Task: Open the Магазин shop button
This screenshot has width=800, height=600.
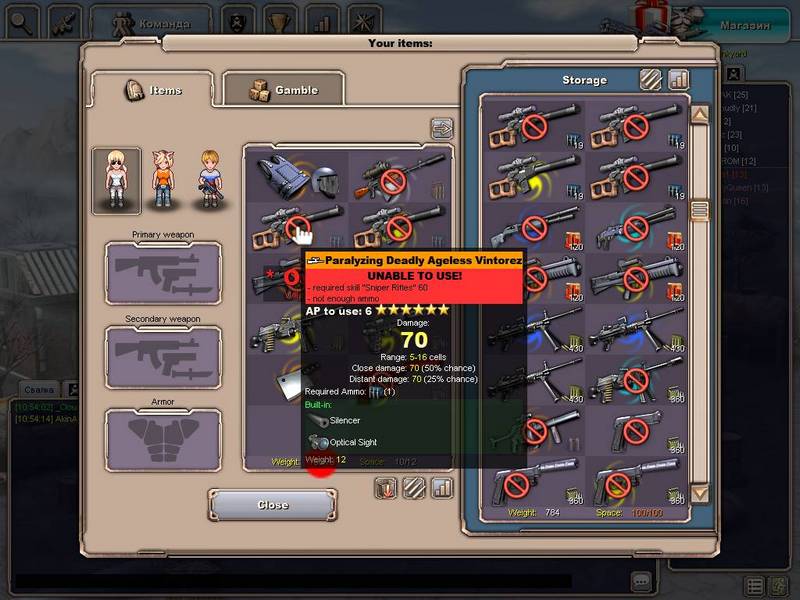Action: (x=746, y=25)
